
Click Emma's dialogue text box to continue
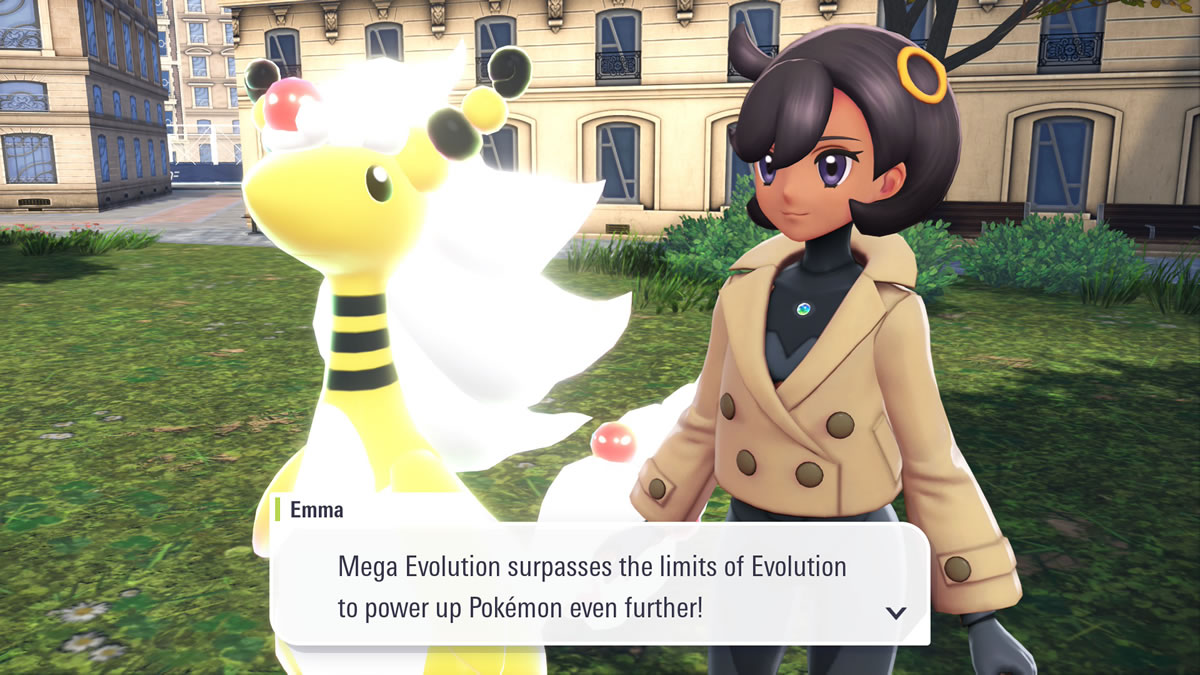click(600, 586)
